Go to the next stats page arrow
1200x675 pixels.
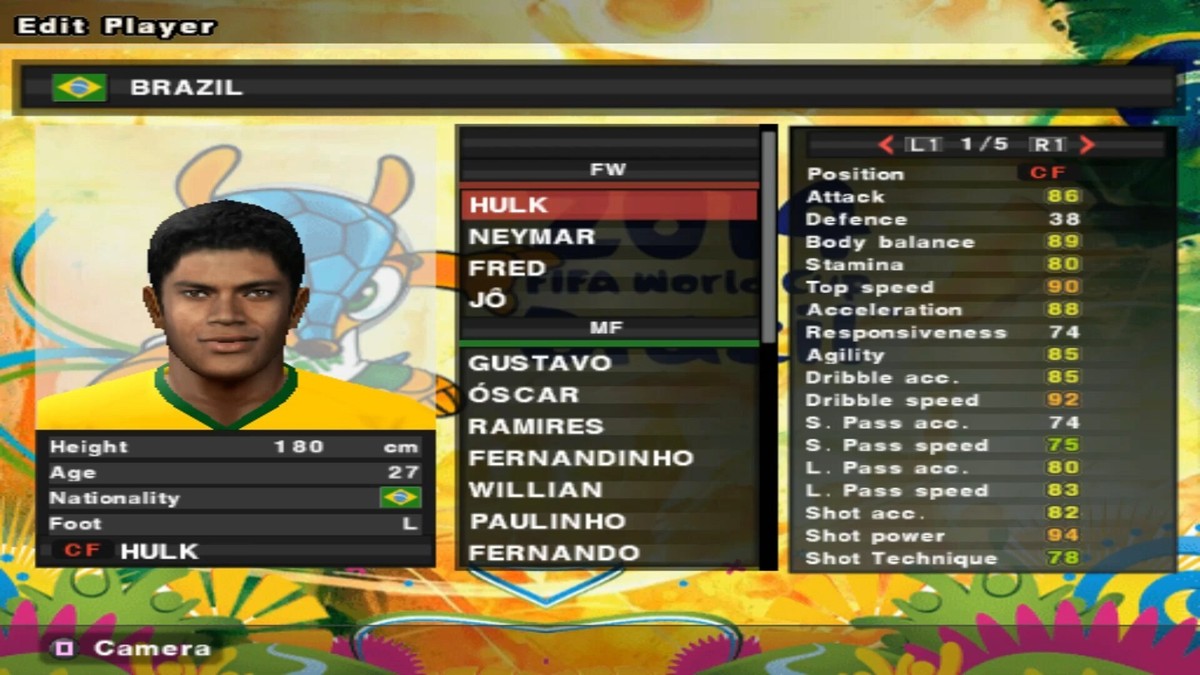pos(1087,145)
